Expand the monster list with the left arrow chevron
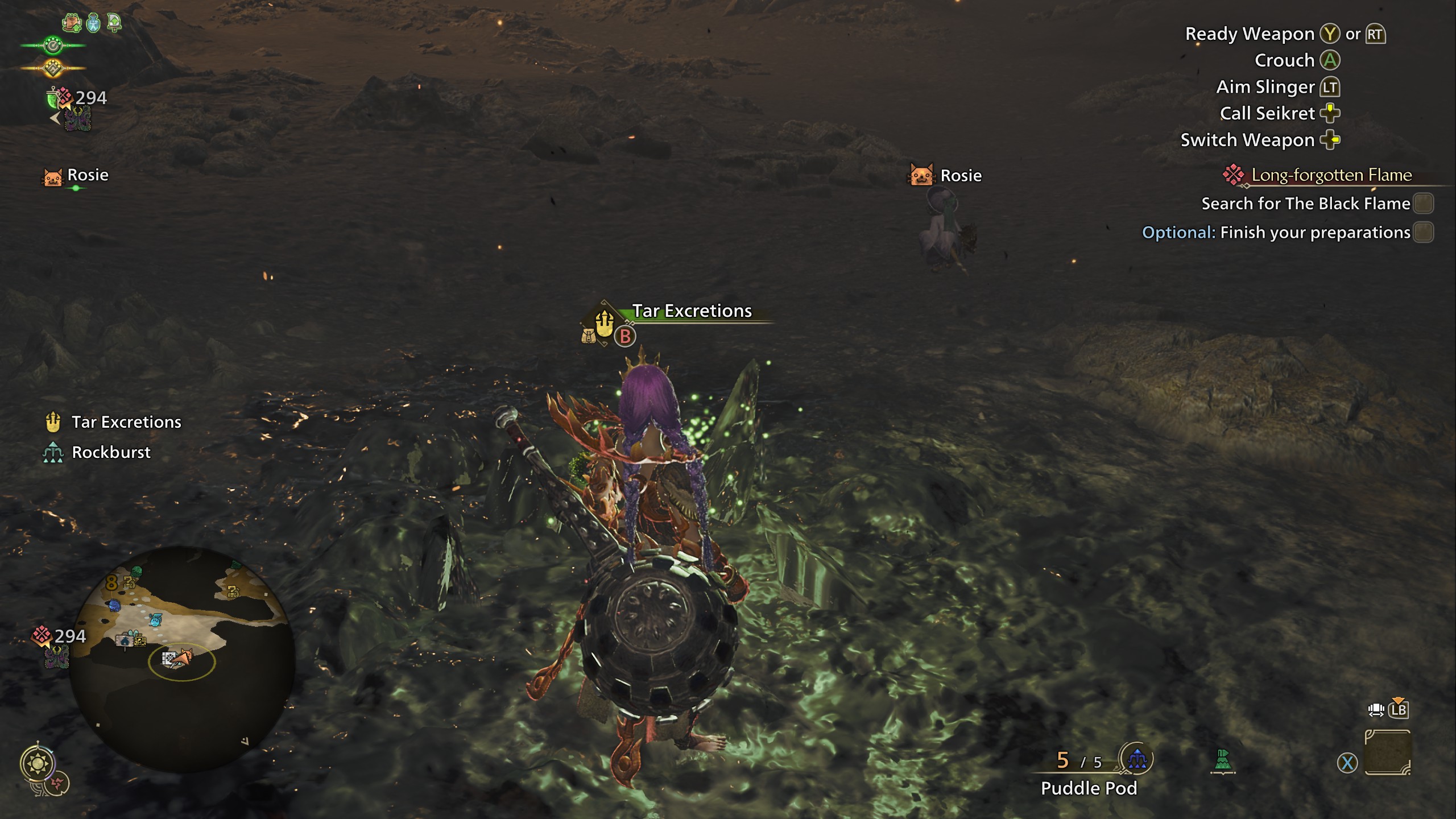Screen dimensions: 1456x819 55,117
